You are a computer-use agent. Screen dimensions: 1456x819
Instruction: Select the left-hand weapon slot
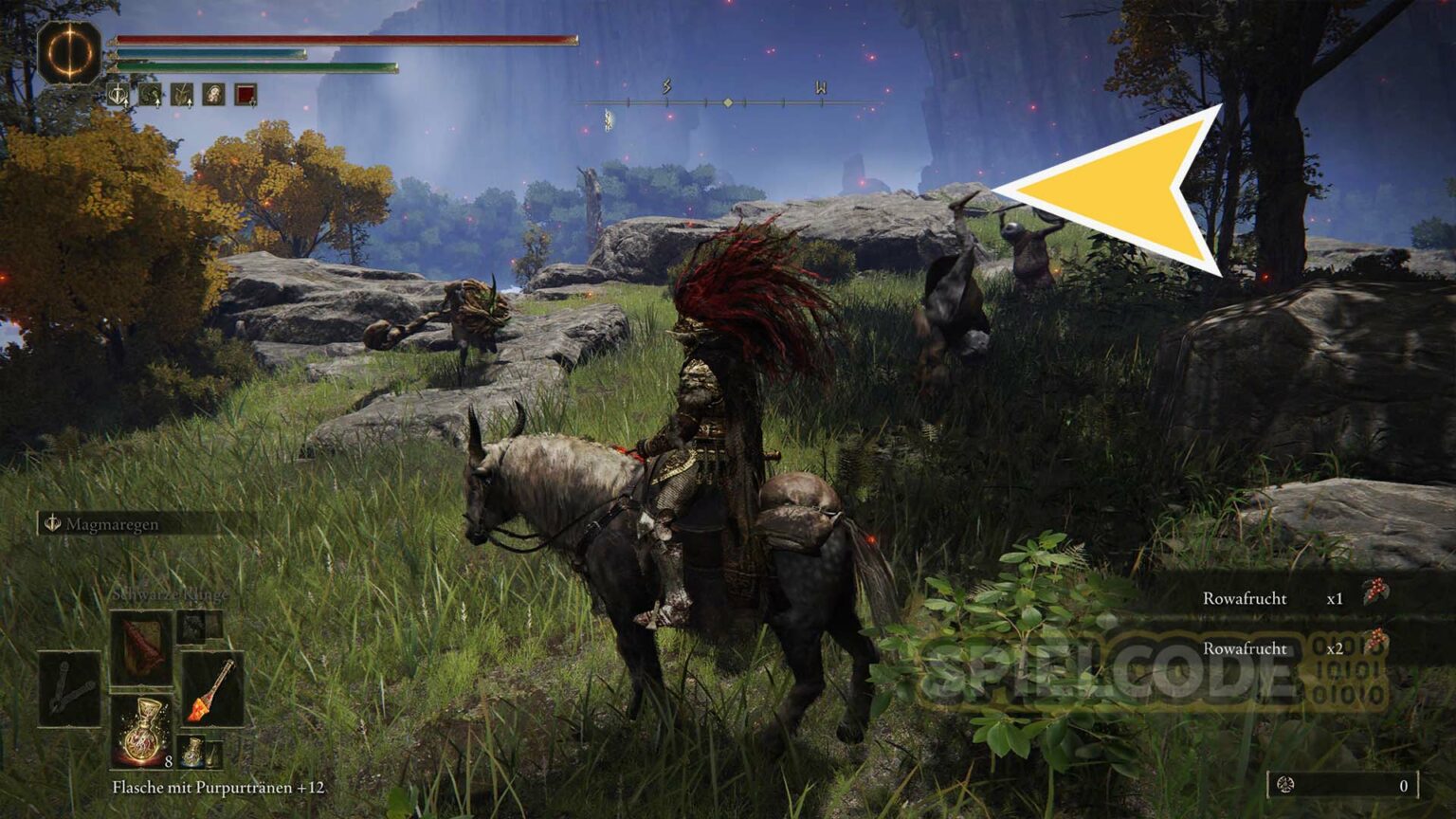point(69,689)
